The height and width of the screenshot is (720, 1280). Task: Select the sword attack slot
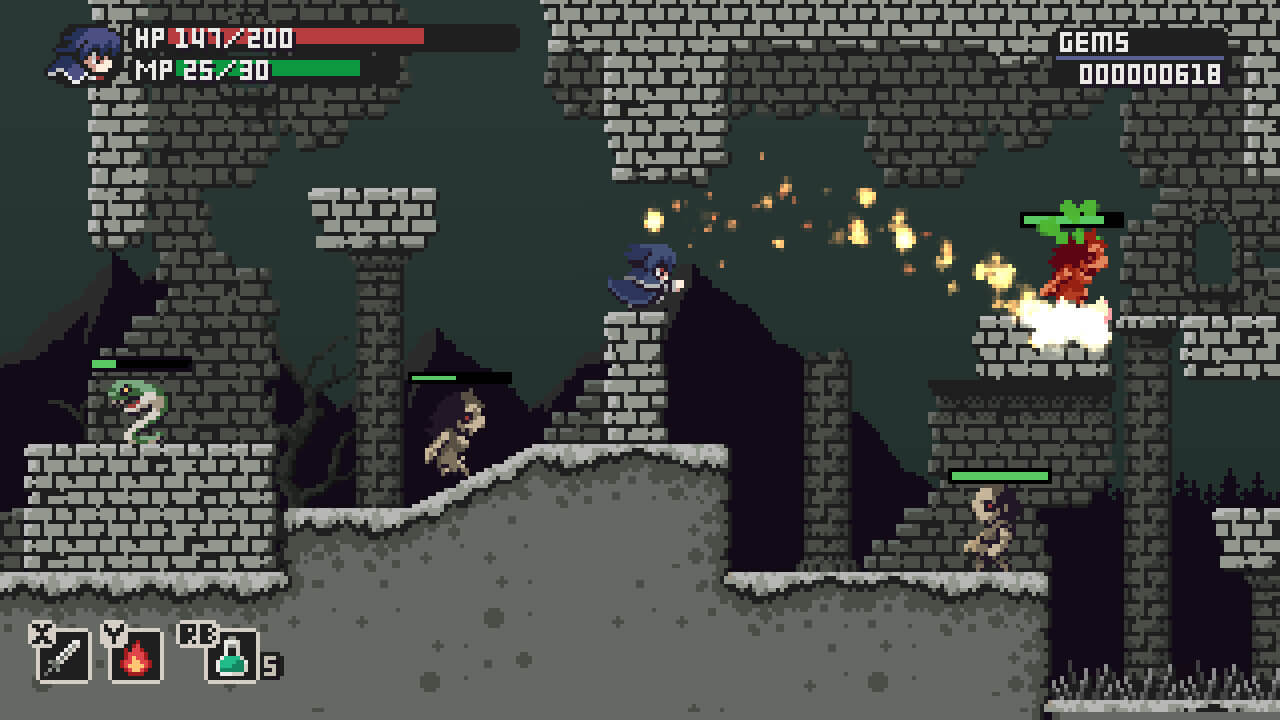coord(63,655)
